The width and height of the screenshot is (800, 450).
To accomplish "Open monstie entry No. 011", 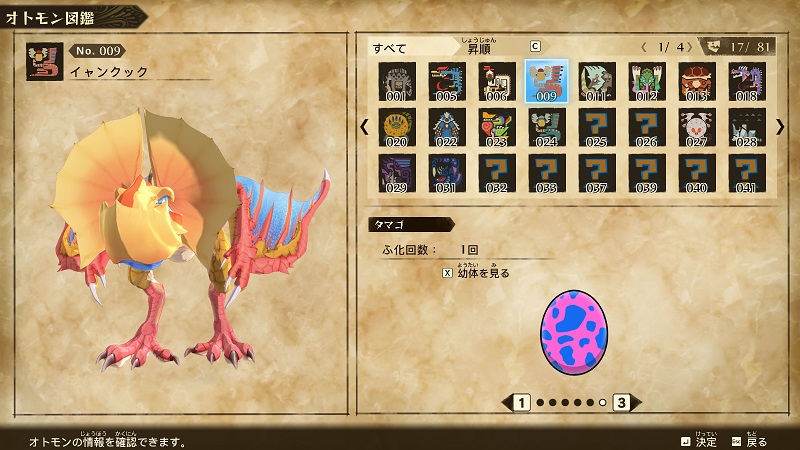I will (597, 81).
